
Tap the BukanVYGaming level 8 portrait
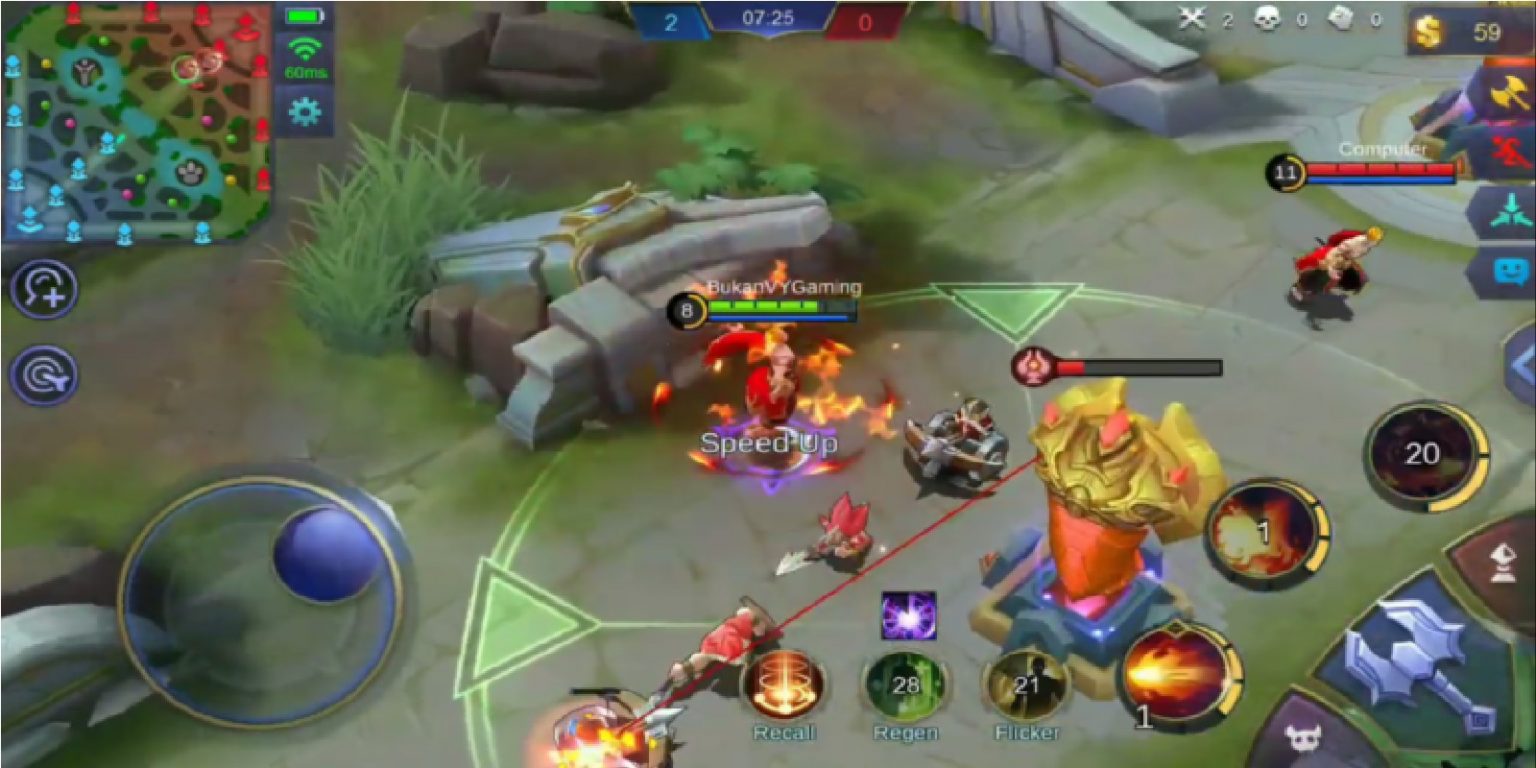[x=685, y=309]
